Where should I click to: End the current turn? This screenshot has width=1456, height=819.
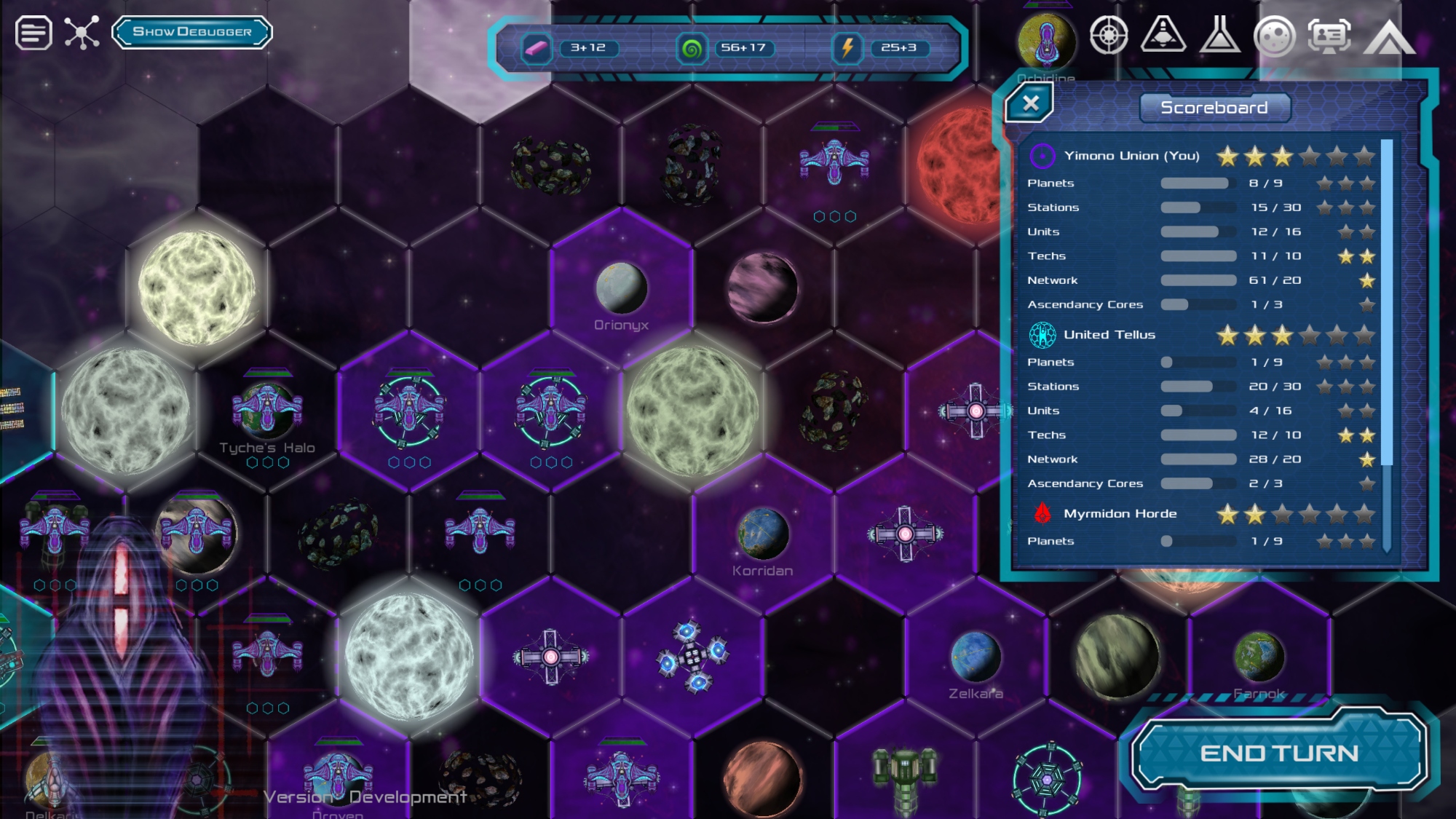tap(1279, 753)
